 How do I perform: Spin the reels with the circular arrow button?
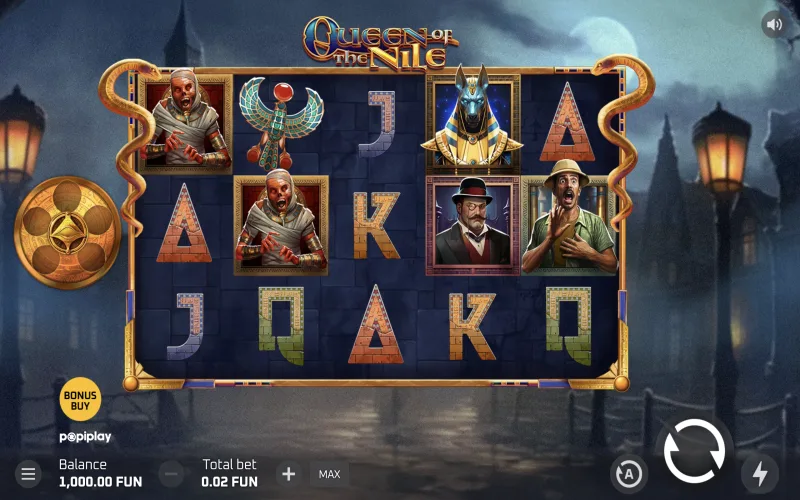tap(694, 451)
